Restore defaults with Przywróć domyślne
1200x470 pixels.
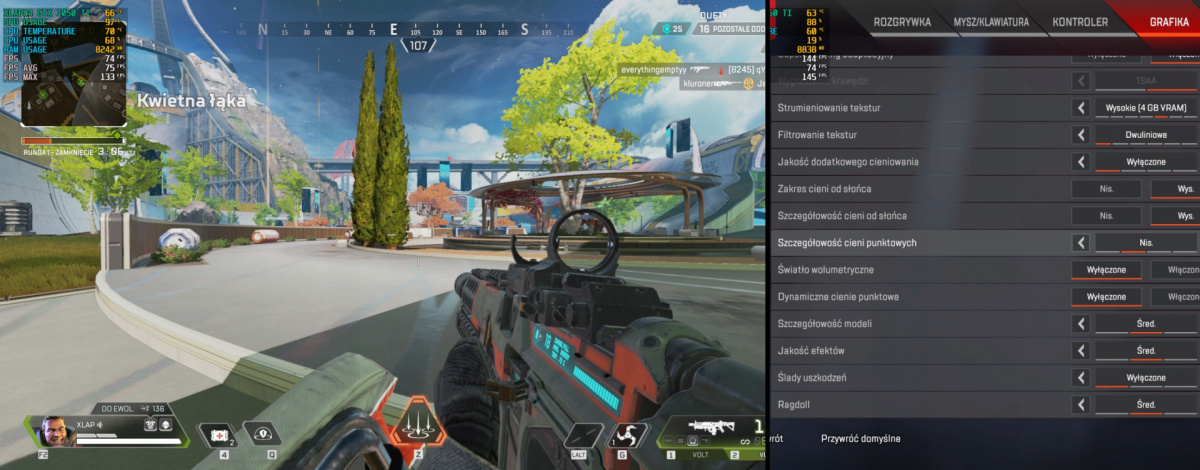pos(860,438)
